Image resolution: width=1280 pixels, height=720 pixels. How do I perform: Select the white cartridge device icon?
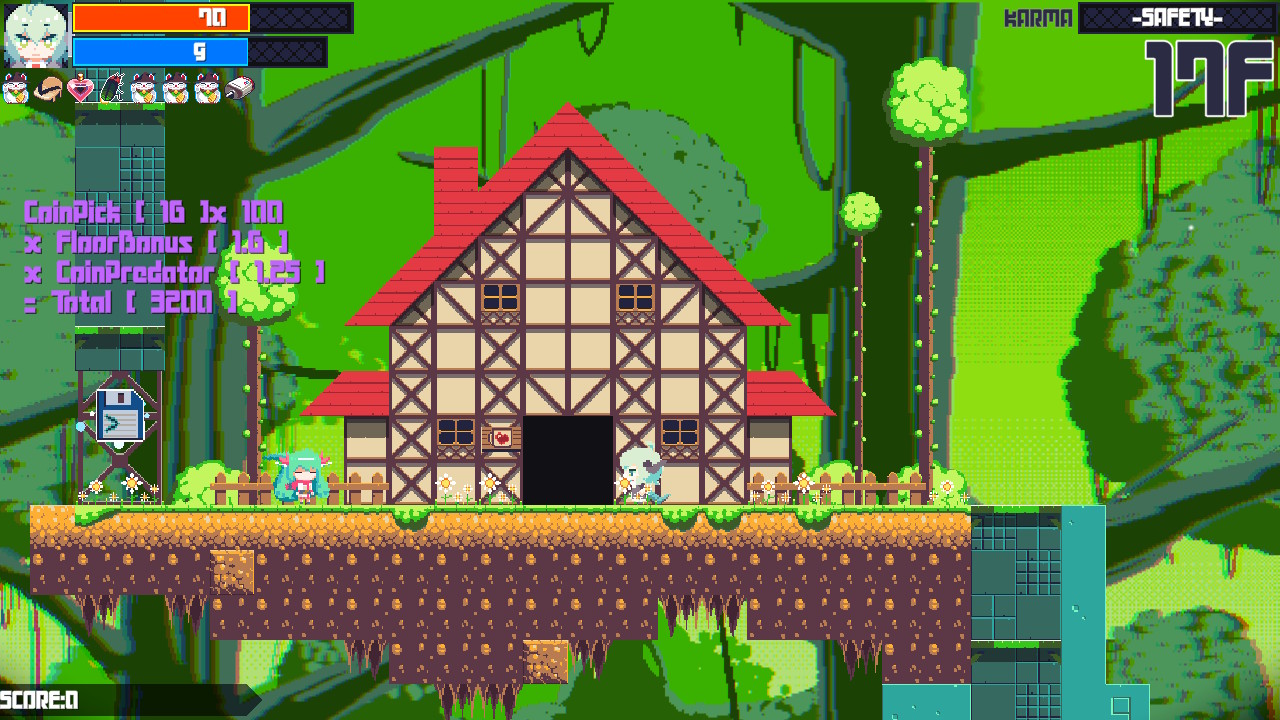coord(240,89)
